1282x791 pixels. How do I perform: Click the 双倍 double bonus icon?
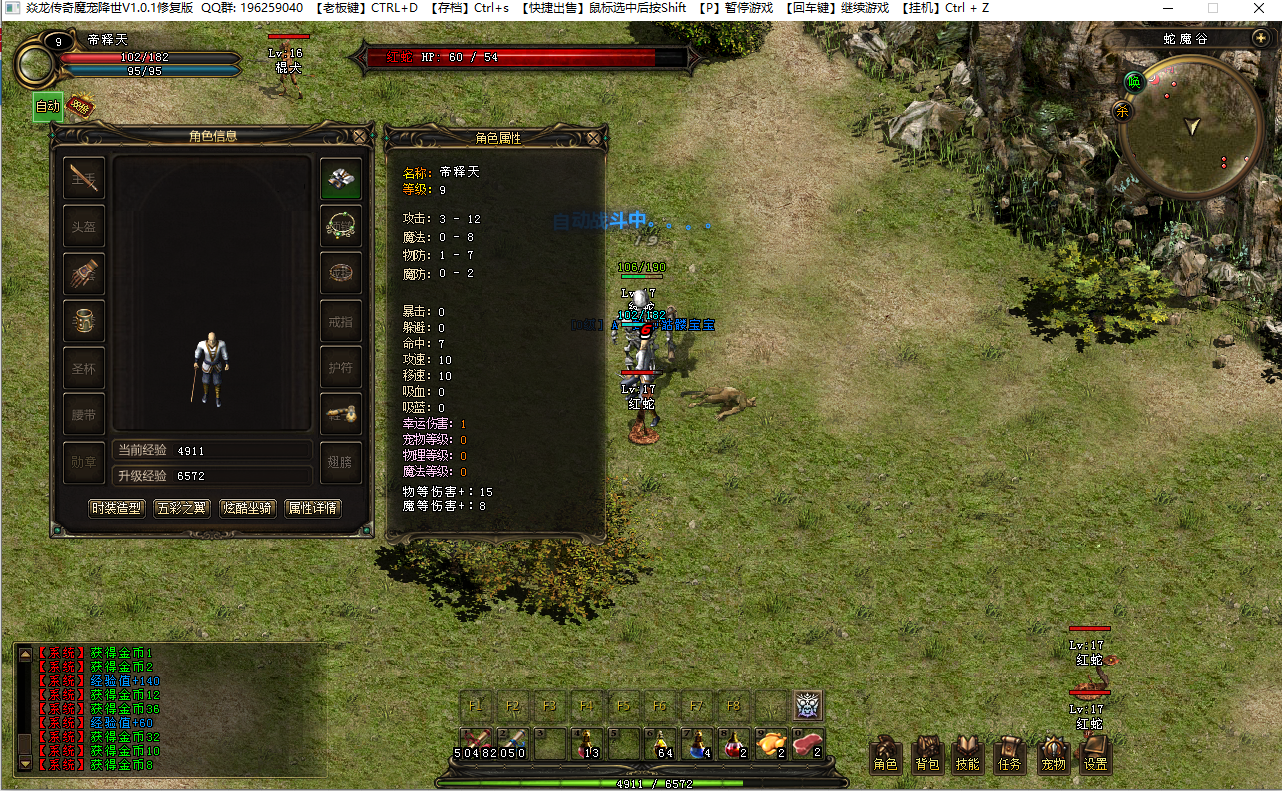point(81,106)
